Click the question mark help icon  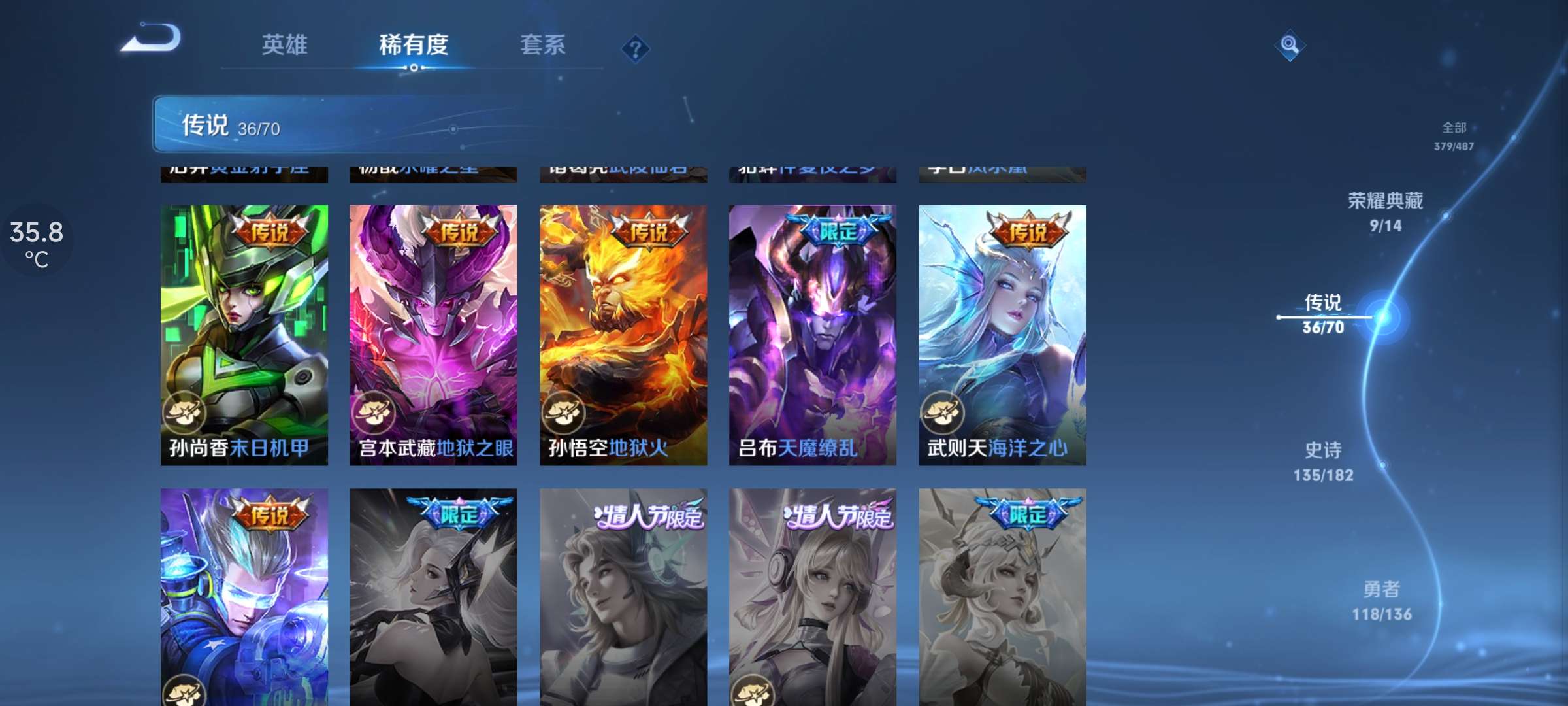click(634, 48)
